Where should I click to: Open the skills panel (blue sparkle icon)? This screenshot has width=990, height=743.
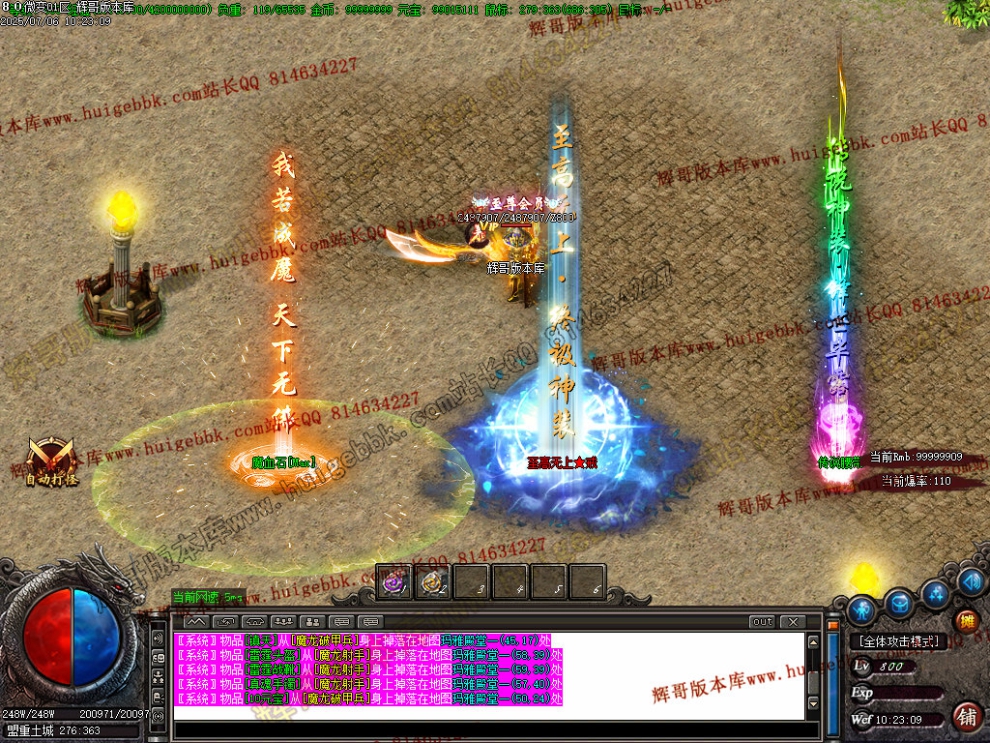[x=936, y=594]
